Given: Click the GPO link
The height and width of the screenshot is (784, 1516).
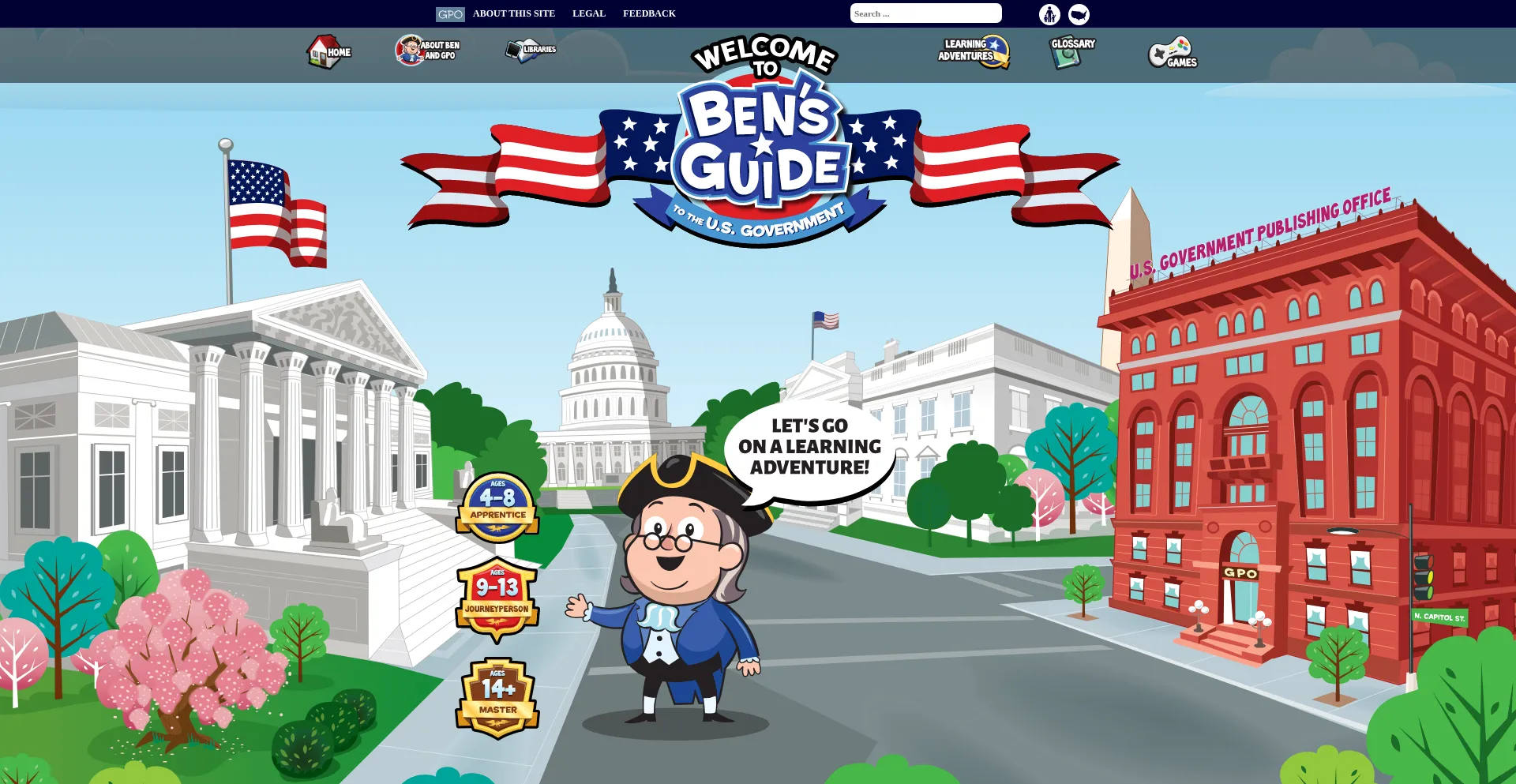Looking at the screenshot, I should coord(450,13).
